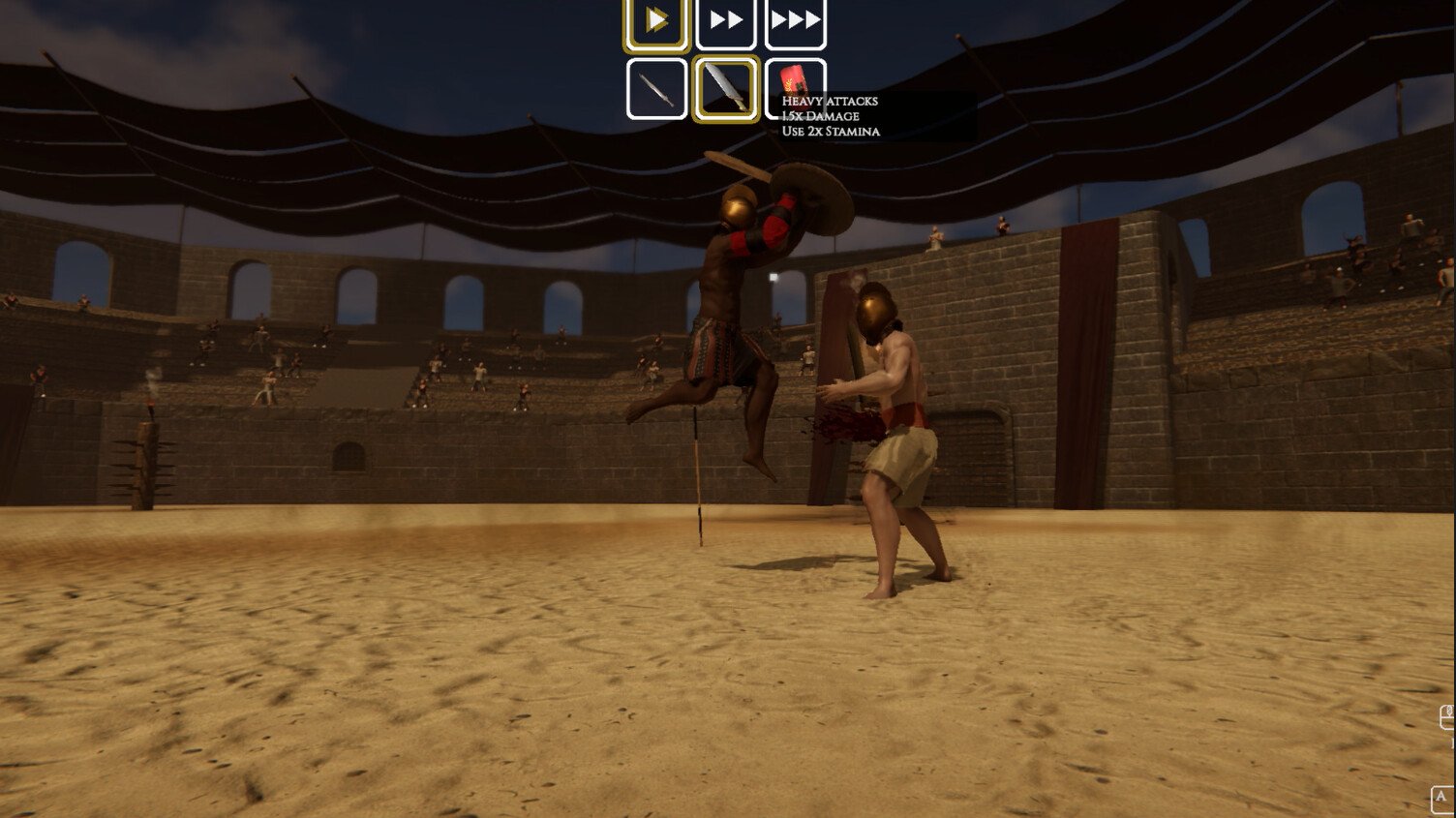Activate the double-arrow fast forward icon
This screenshot has width=1456, height=818.
(x=725, y=20)
